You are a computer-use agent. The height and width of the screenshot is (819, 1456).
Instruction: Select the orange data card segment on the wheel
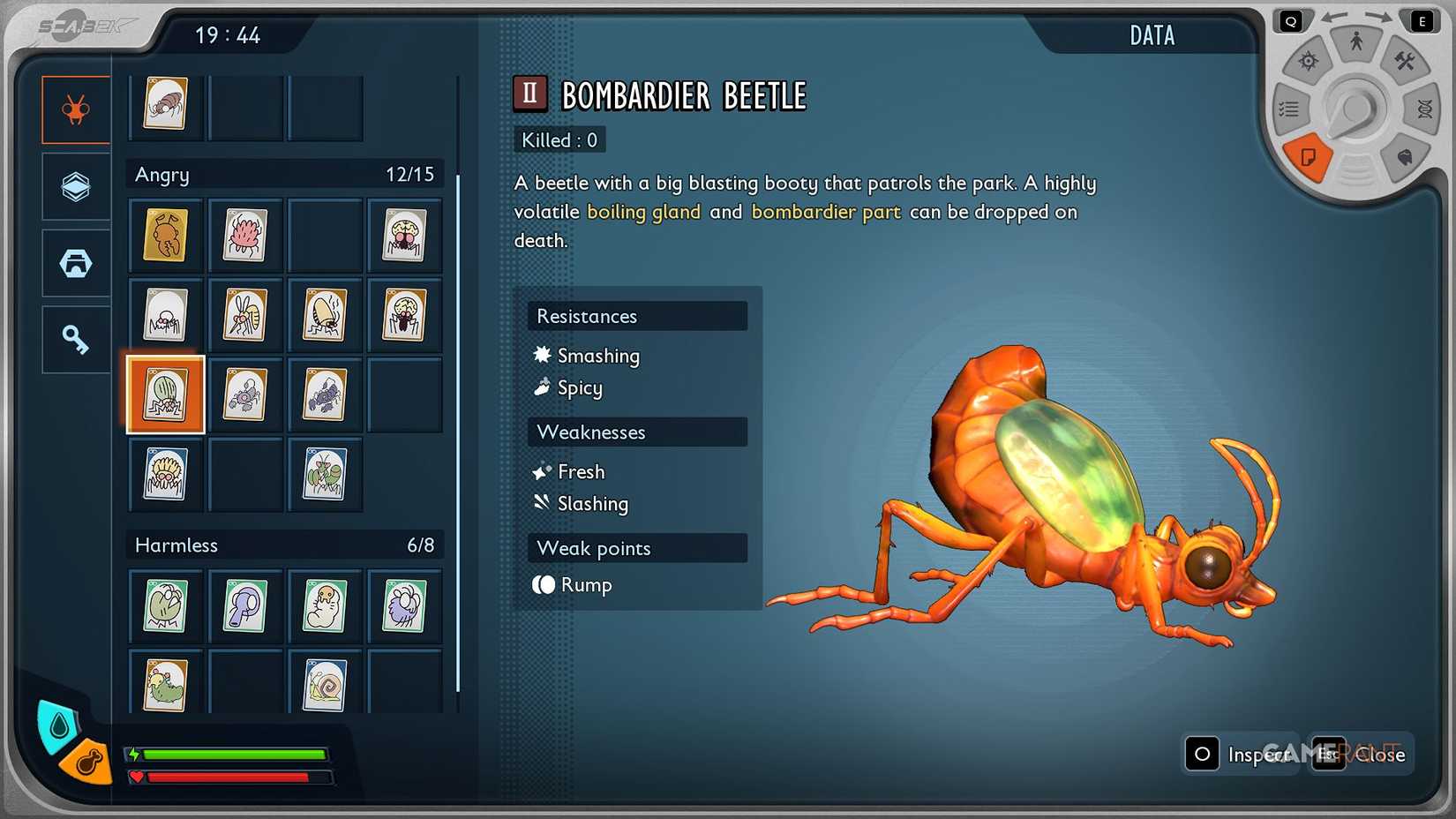point(1310,157)
